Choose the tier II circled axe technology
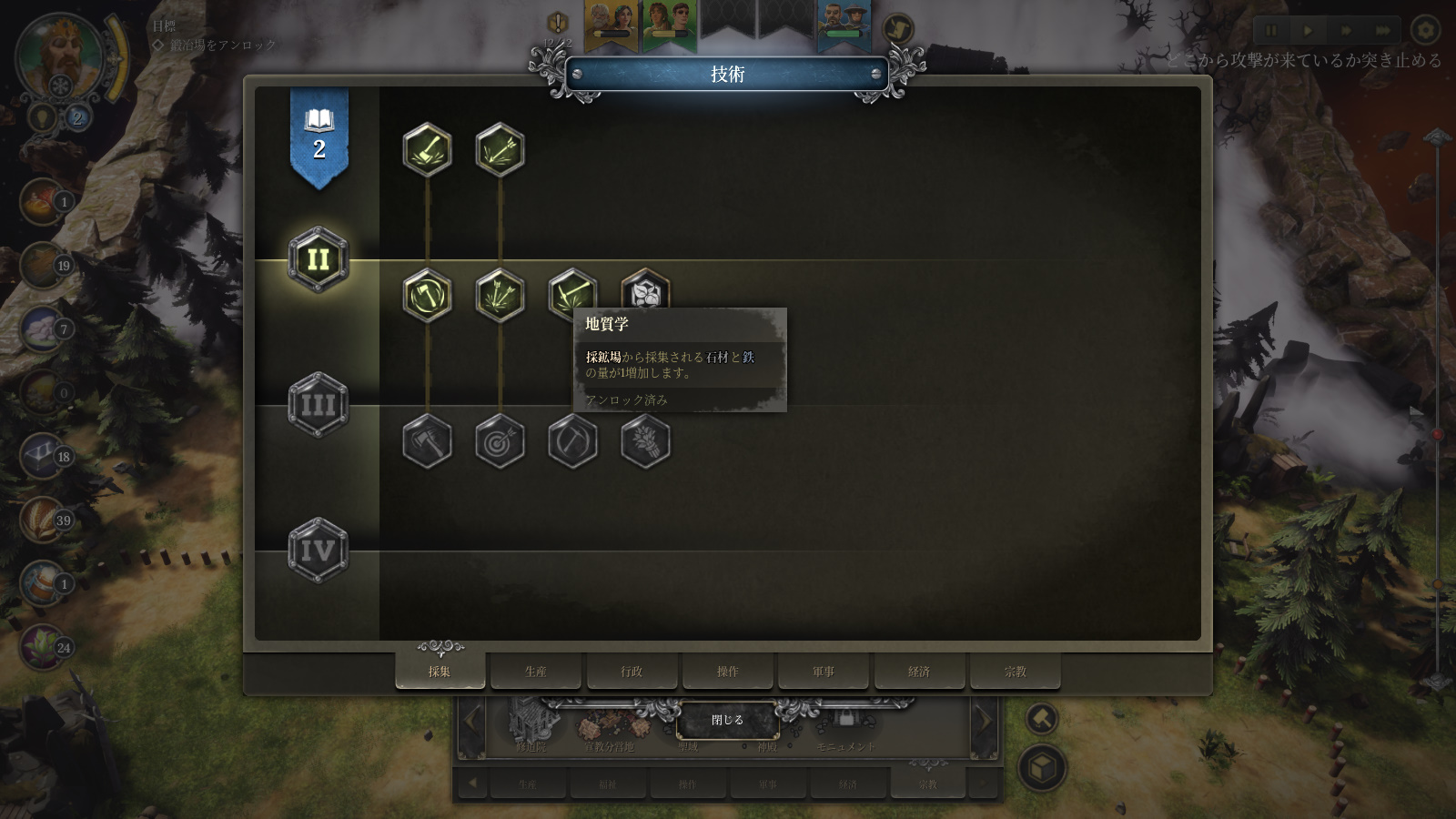The height and width of the screenshot is (819, 1456). tap(427, 296)
